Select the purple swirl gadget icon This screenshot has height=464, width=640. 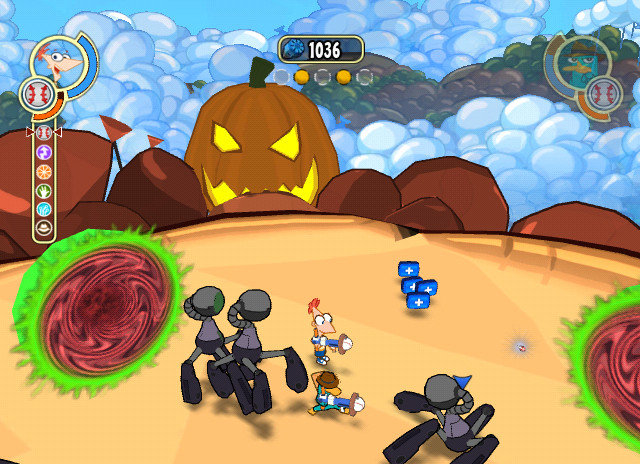click(44, 152)
